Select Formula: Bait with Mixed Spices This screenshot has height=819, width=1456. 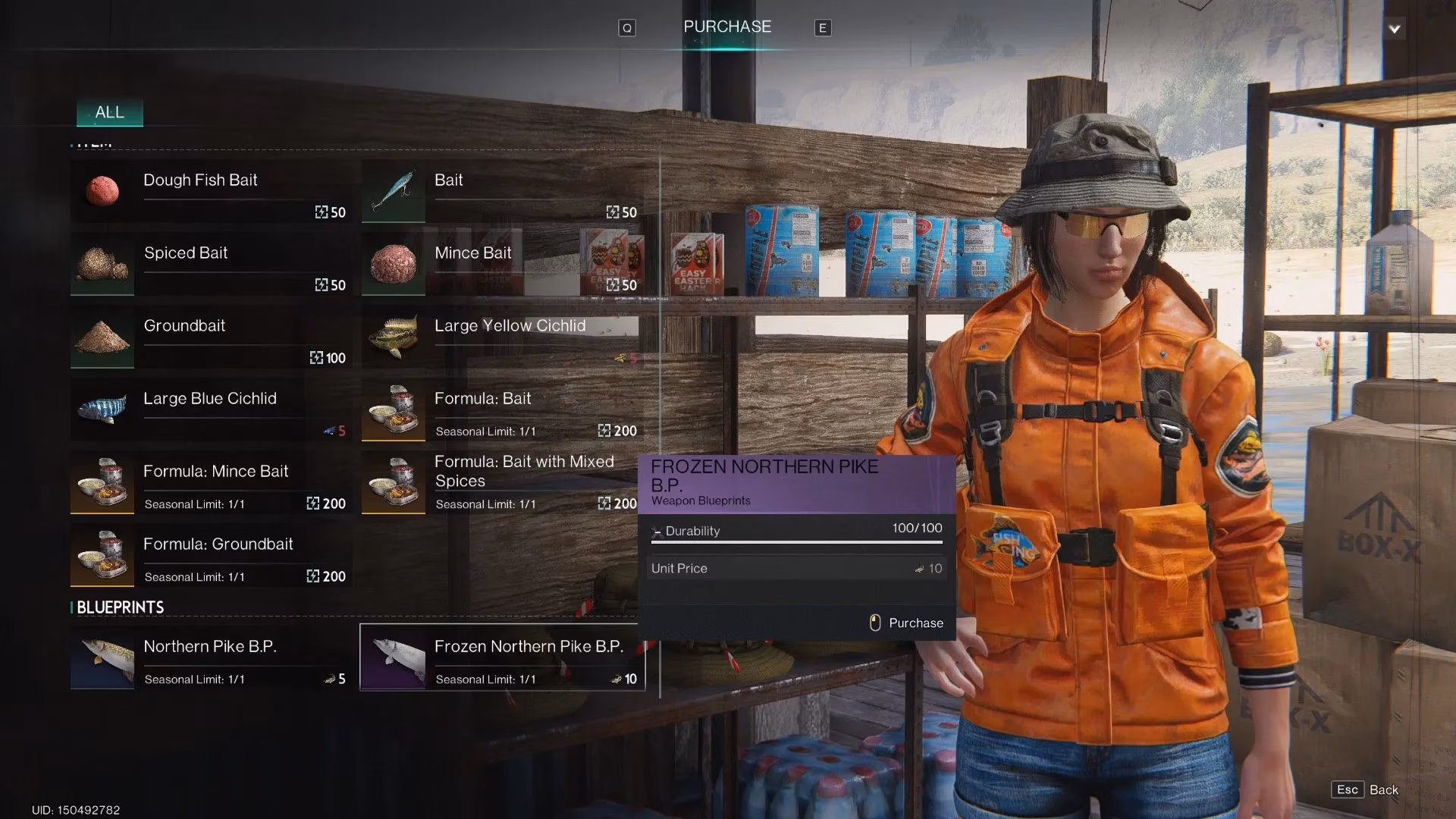point(502,482)
